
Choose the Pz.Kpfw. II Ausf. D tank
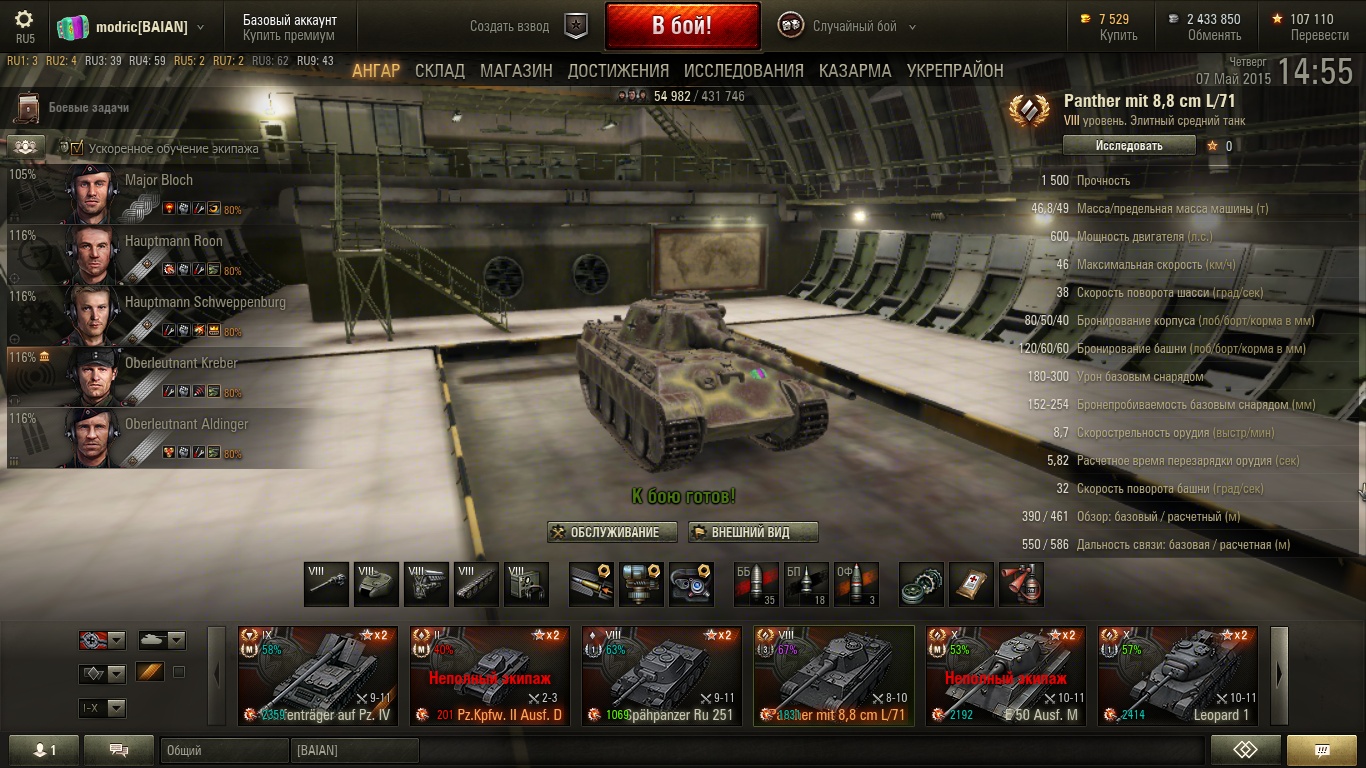(490, 675)
